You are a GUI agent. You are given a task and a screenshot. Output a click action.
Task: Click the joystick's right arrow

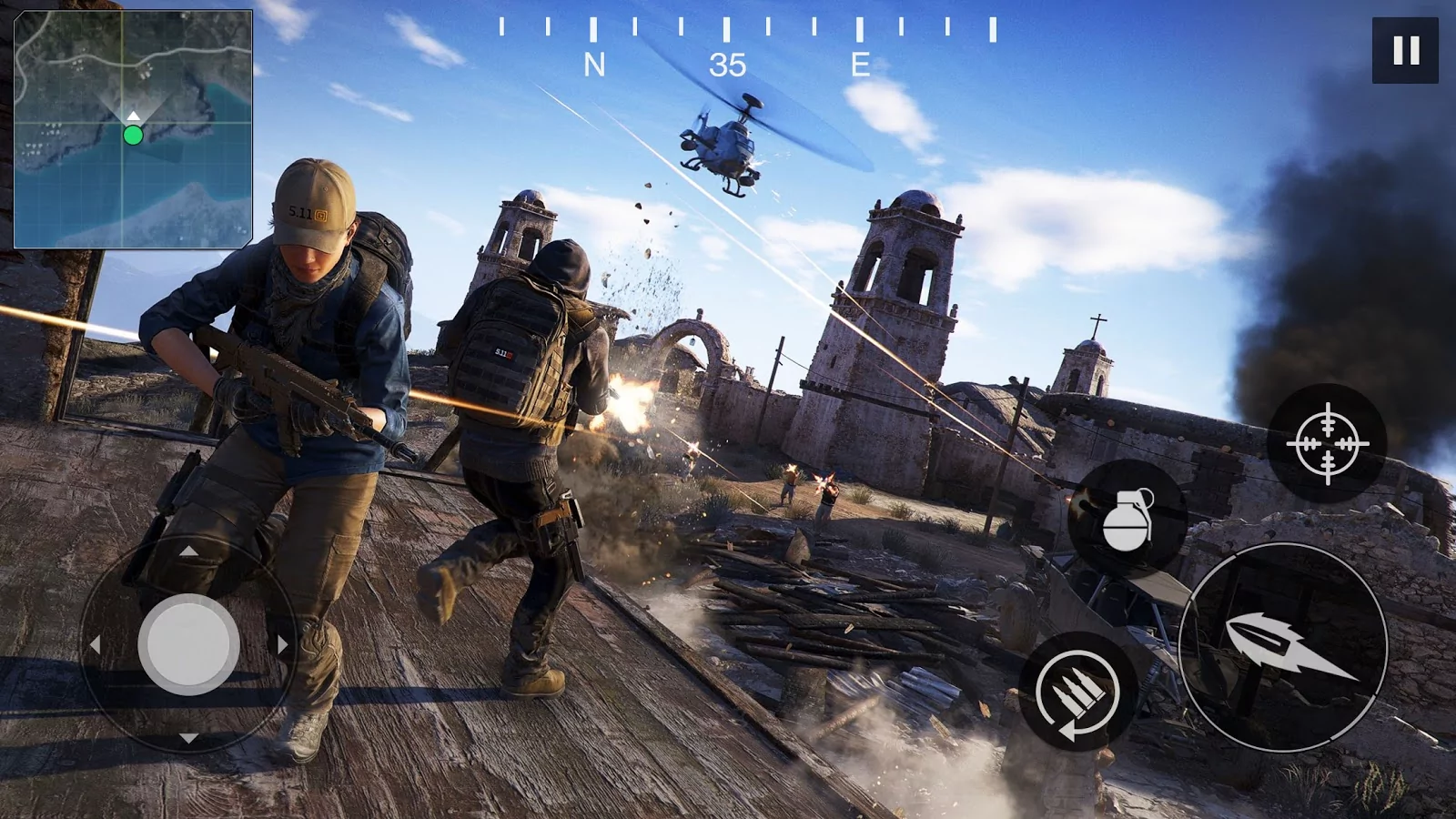click(282, 645)
